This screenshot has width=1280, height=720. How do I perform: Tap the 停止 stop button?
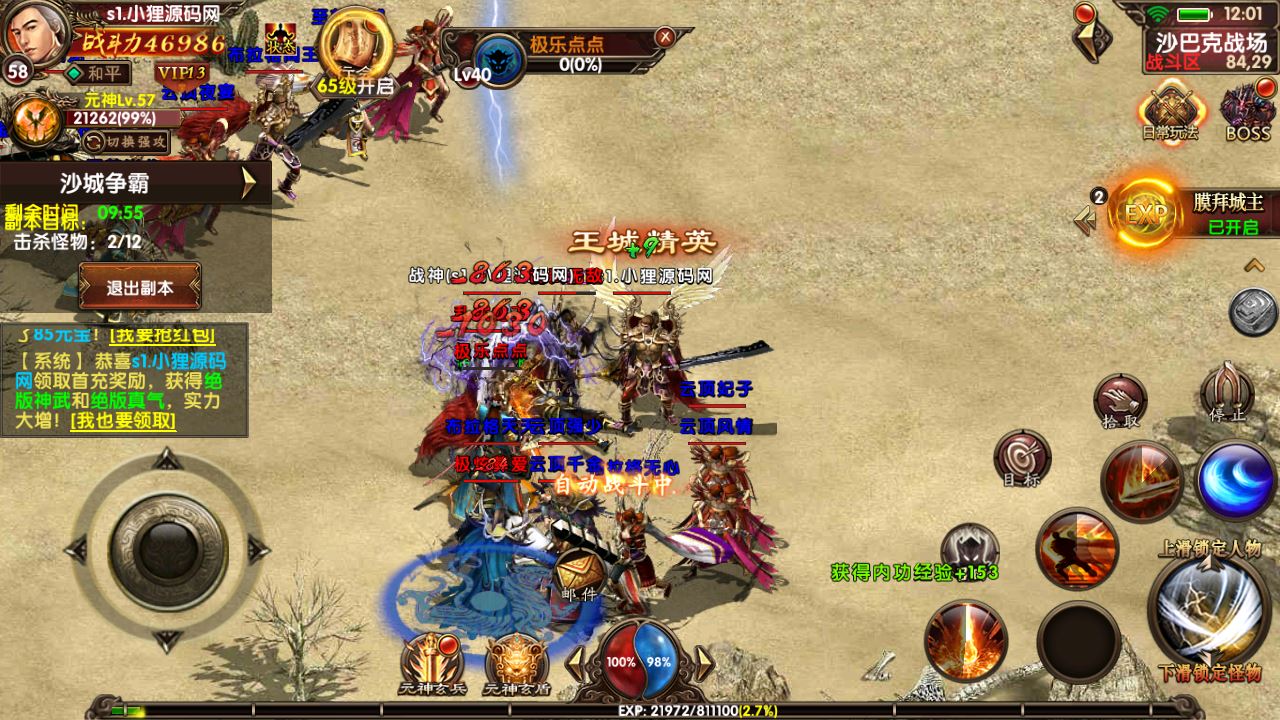point(1226,393)
